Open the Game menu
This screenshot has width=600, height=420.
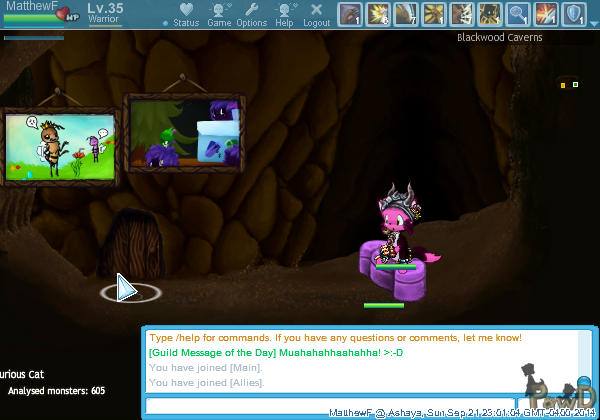coord(219,15)
